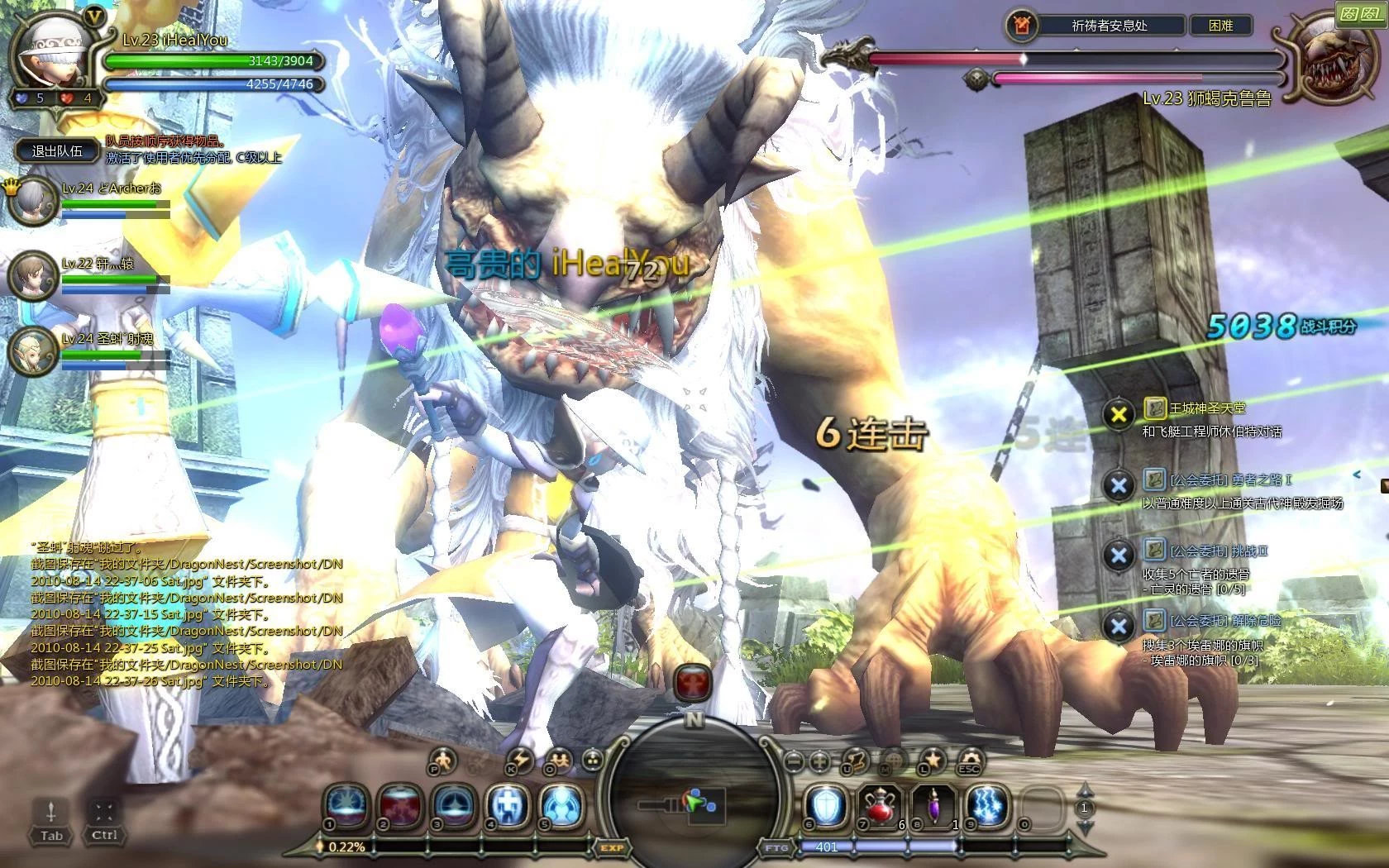Viewport: 1389px width, 868px height.
Task: Use the red health potion
Action: click(x=879, y=804)
